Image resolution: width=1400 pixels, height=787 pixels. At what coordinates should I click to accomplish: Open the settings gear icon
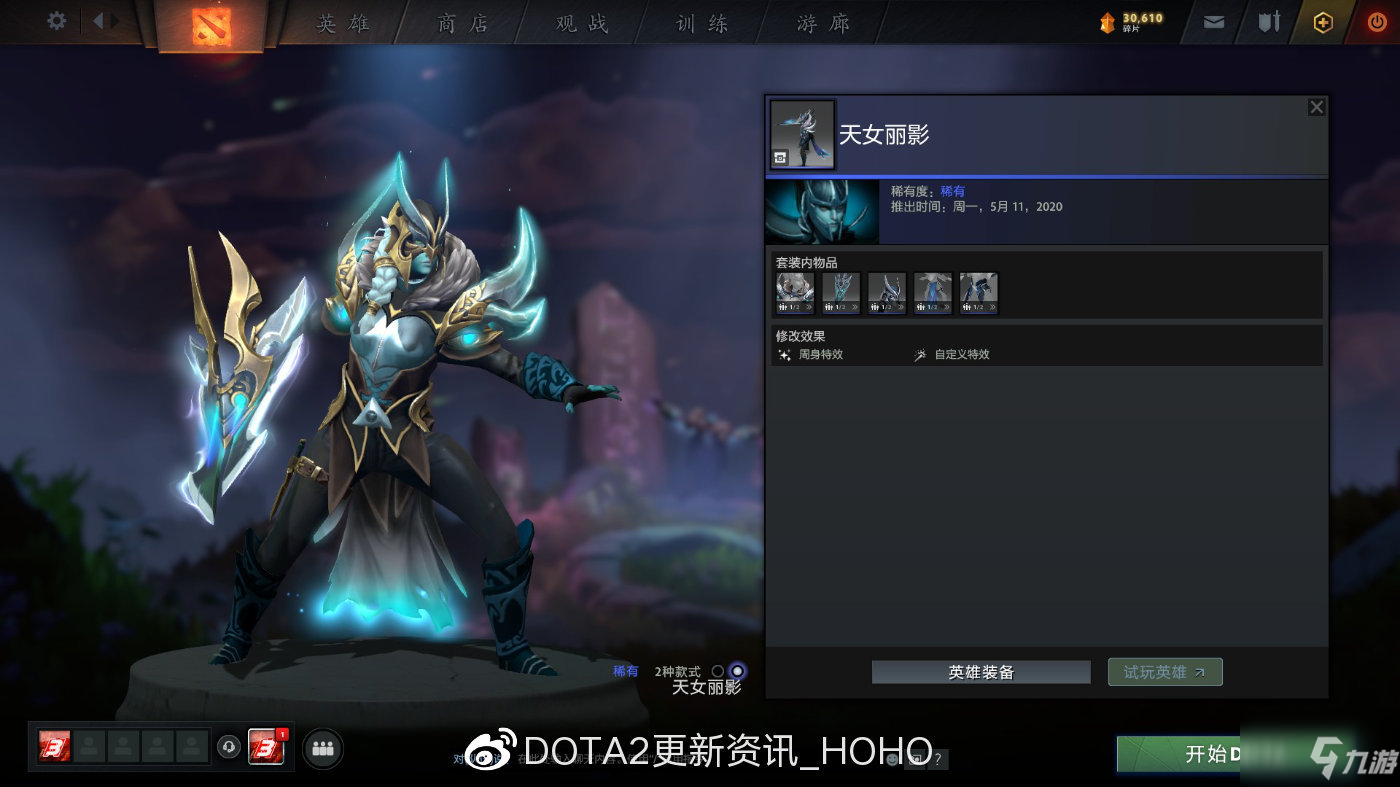click(x=56, y=21)
